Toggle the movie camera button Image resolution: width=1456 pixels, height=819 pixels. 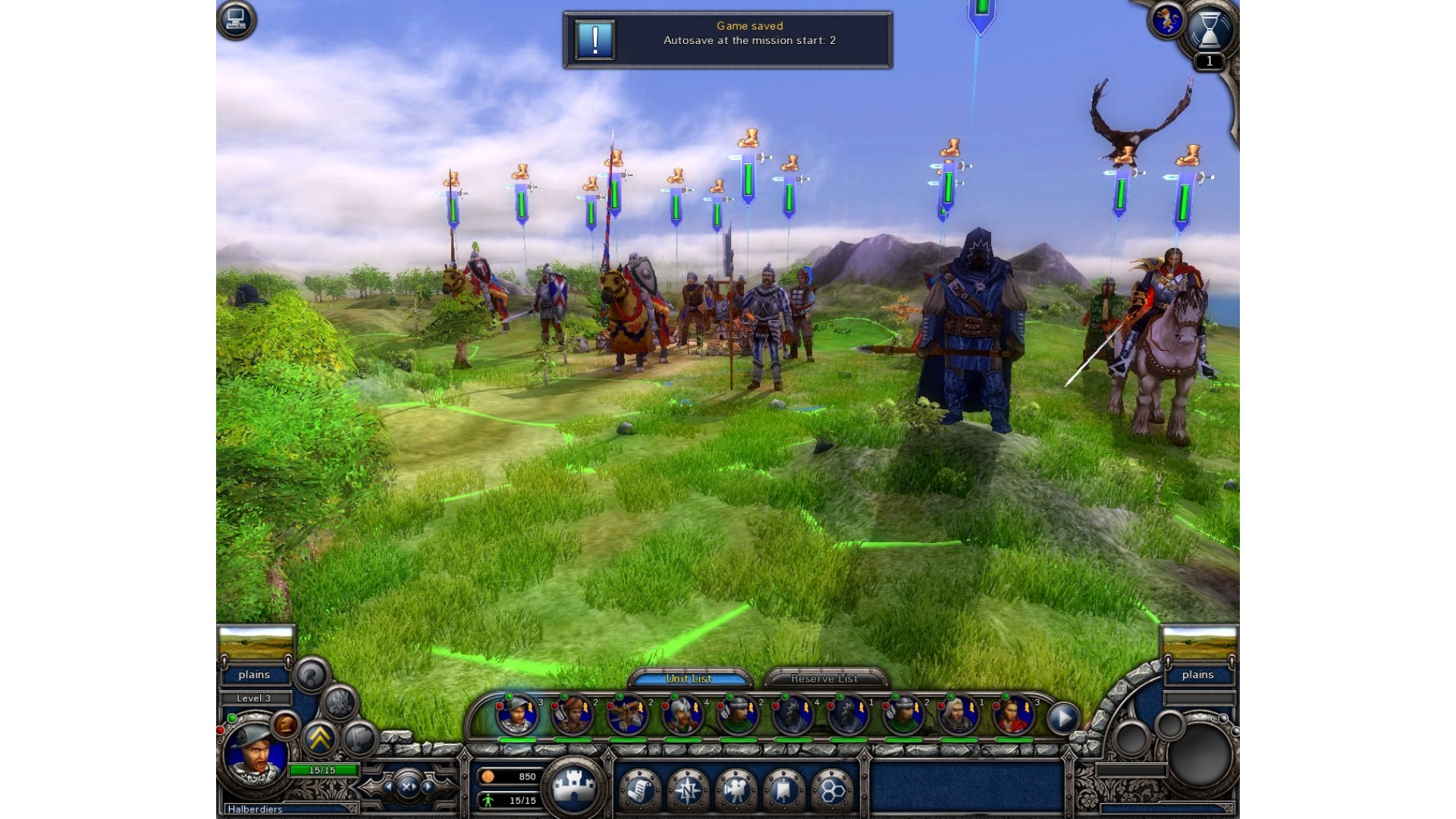pyautogui.click(x=735, y=789)
